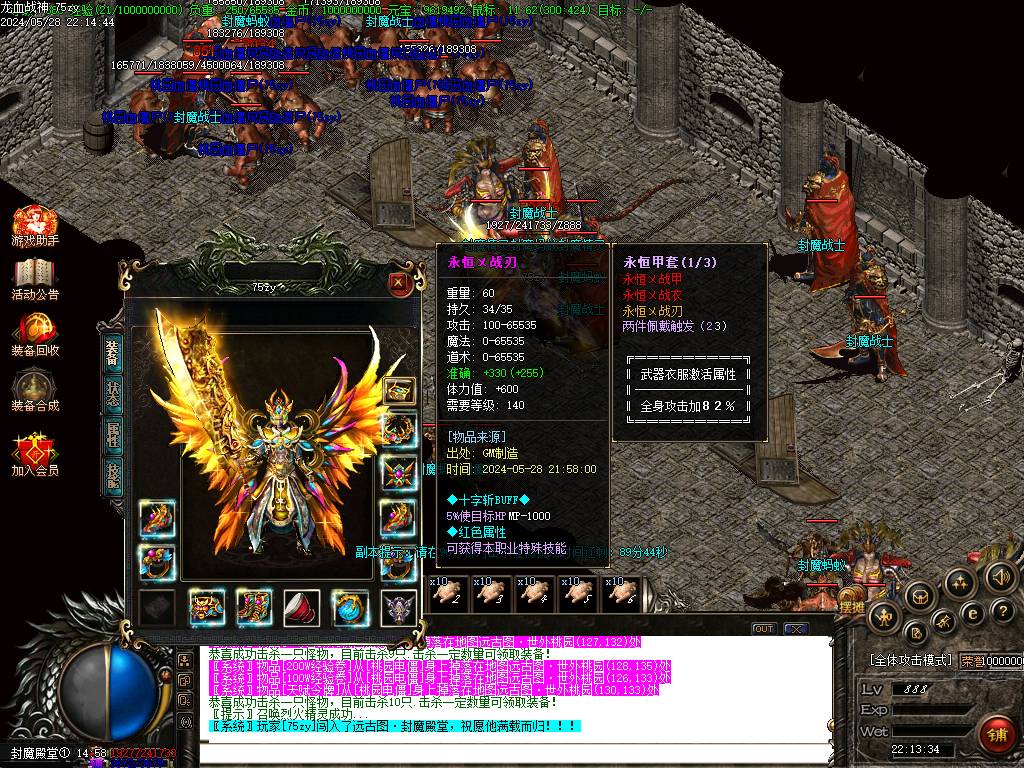Close the character equipment panel
Image resolution: width=1024 pixels, height=768 pixels.
tap(398, 283)
